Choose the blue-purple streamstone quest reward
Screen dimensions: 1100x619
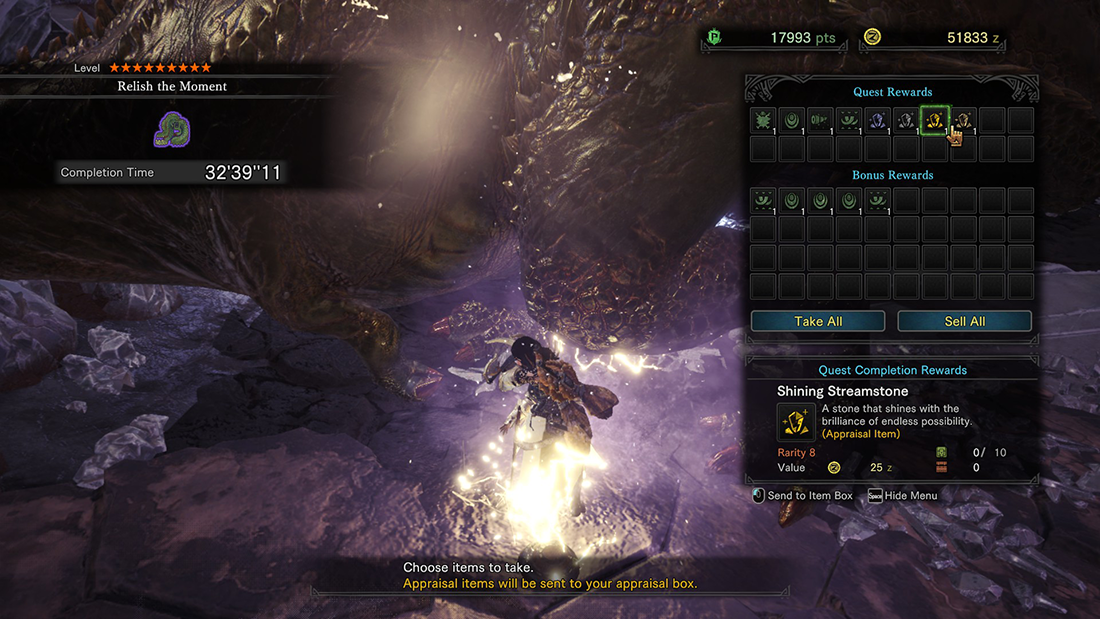click(x=878, y=120)
